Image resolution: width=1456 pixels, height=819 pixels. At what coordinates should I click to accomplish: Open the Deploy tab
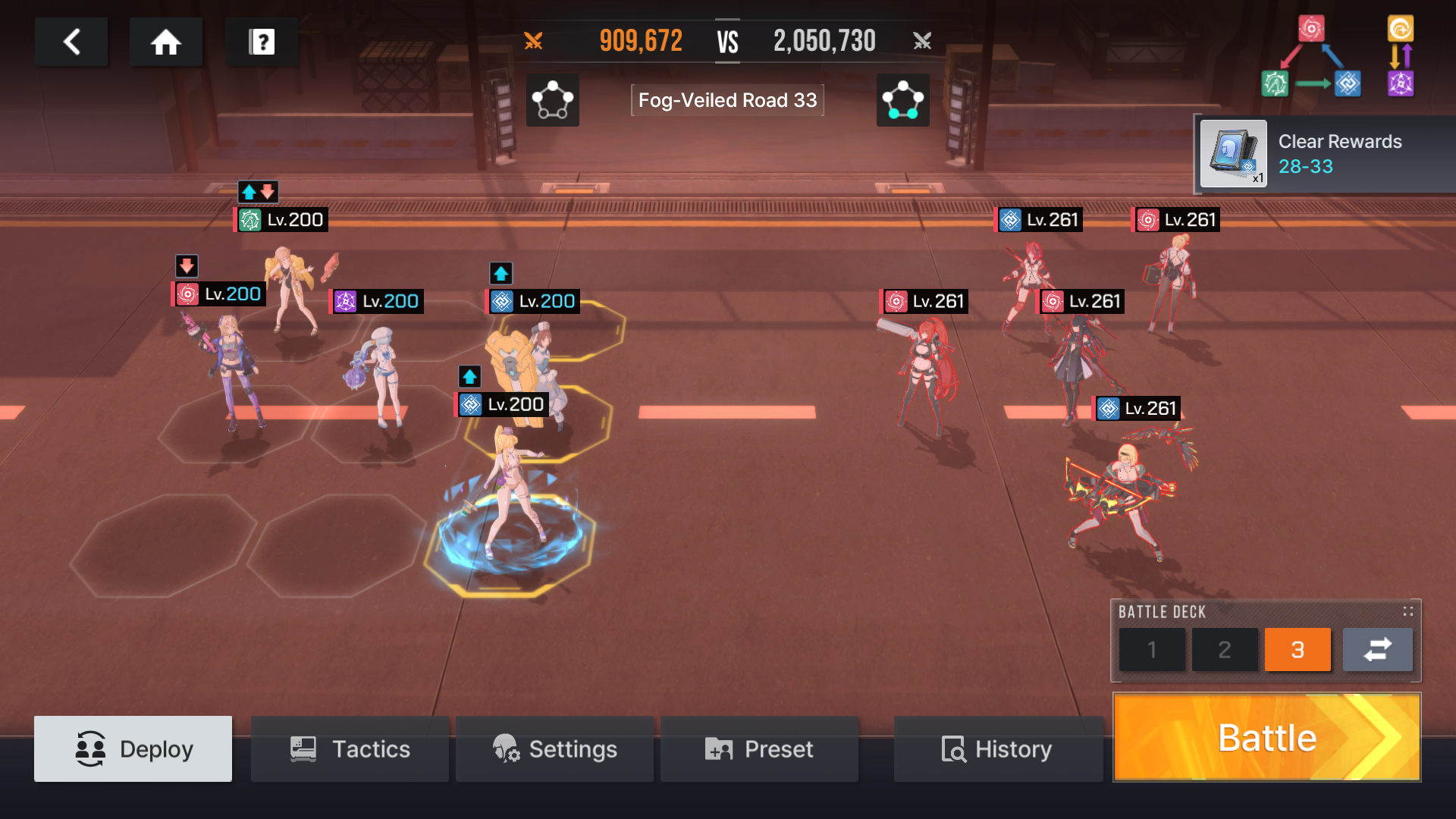pos(133,748)
